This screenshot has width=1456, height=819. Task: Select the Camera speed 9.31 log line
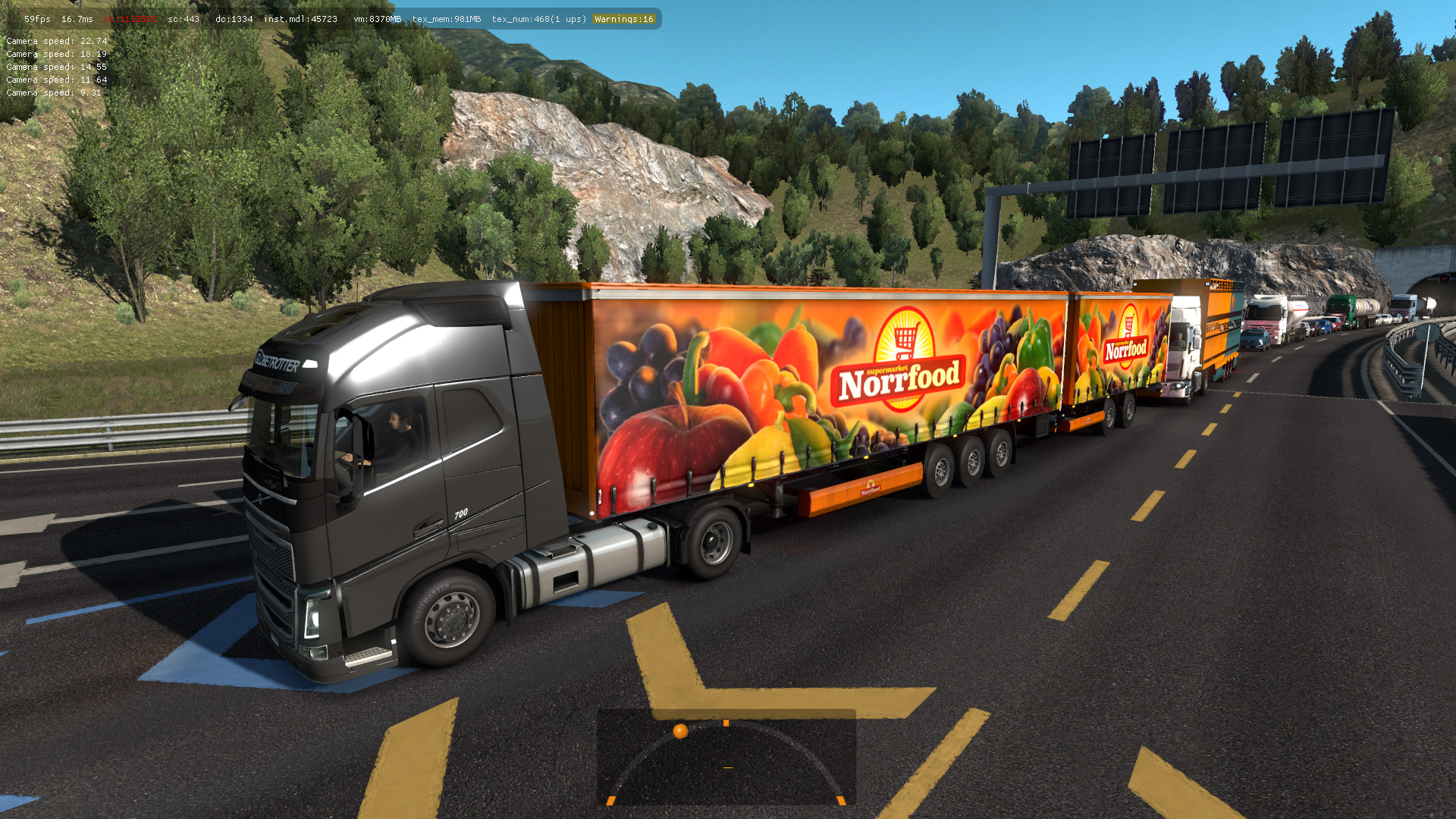pyautogui.click(x=52, y=92)
